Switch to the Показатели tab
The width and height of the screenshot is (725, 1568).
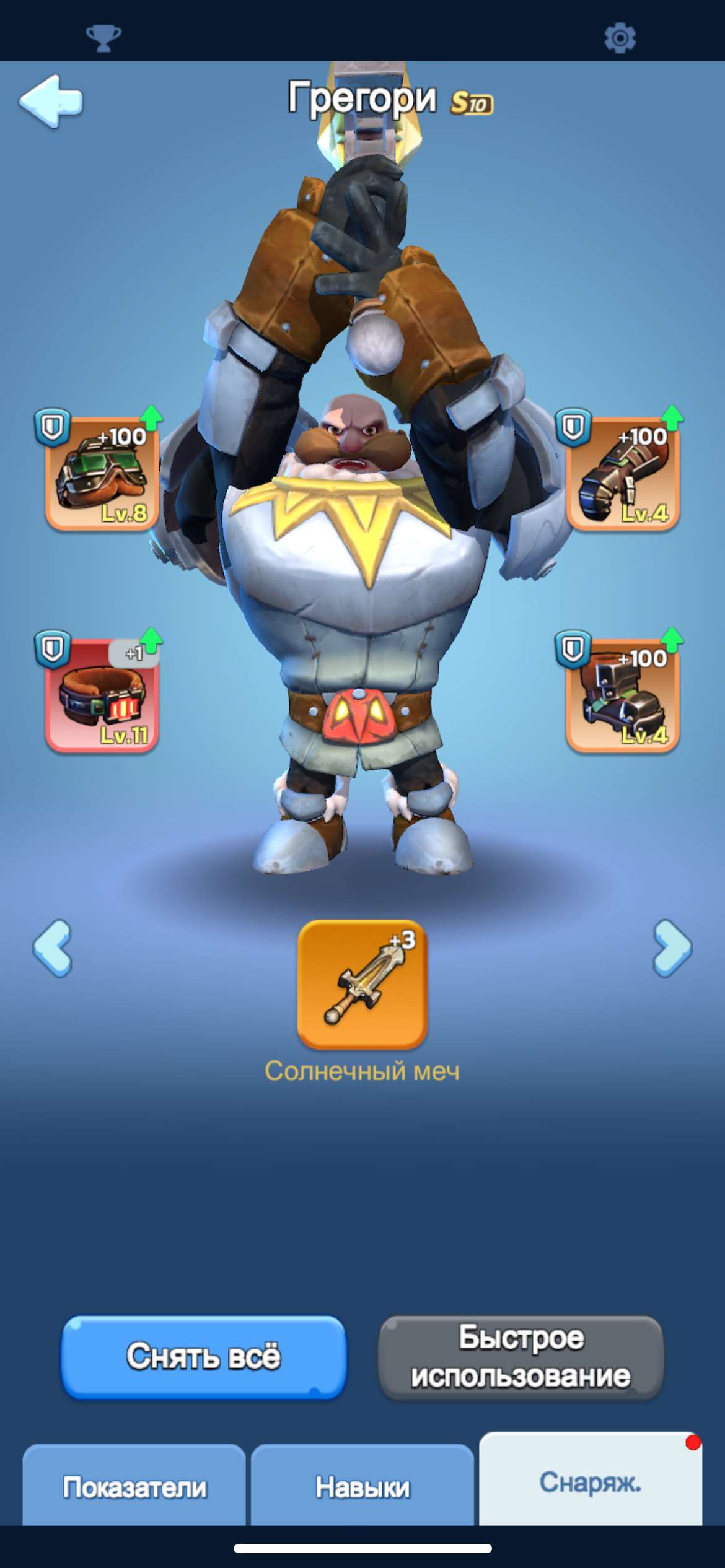pyautogui.click(x=134, y=1486)
